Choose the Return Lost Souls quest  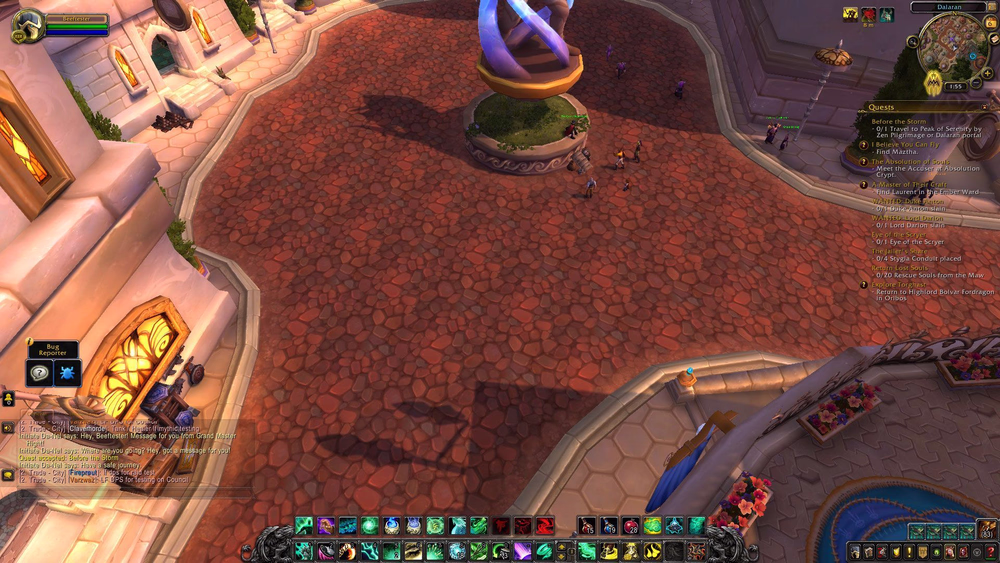point(899,268)
